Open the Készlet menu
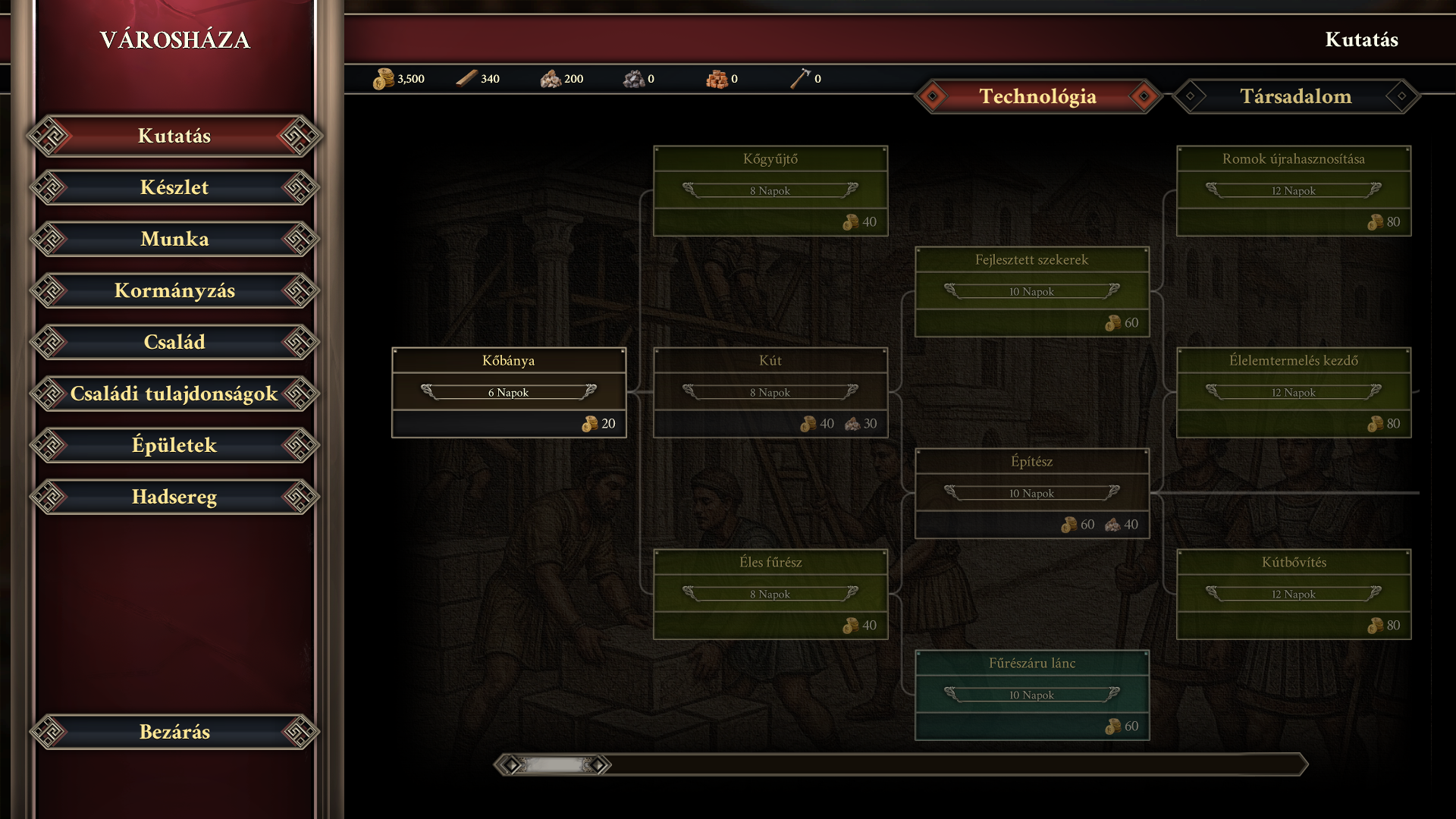Screen dimensions: 1456x819 (x=174, y=188)
